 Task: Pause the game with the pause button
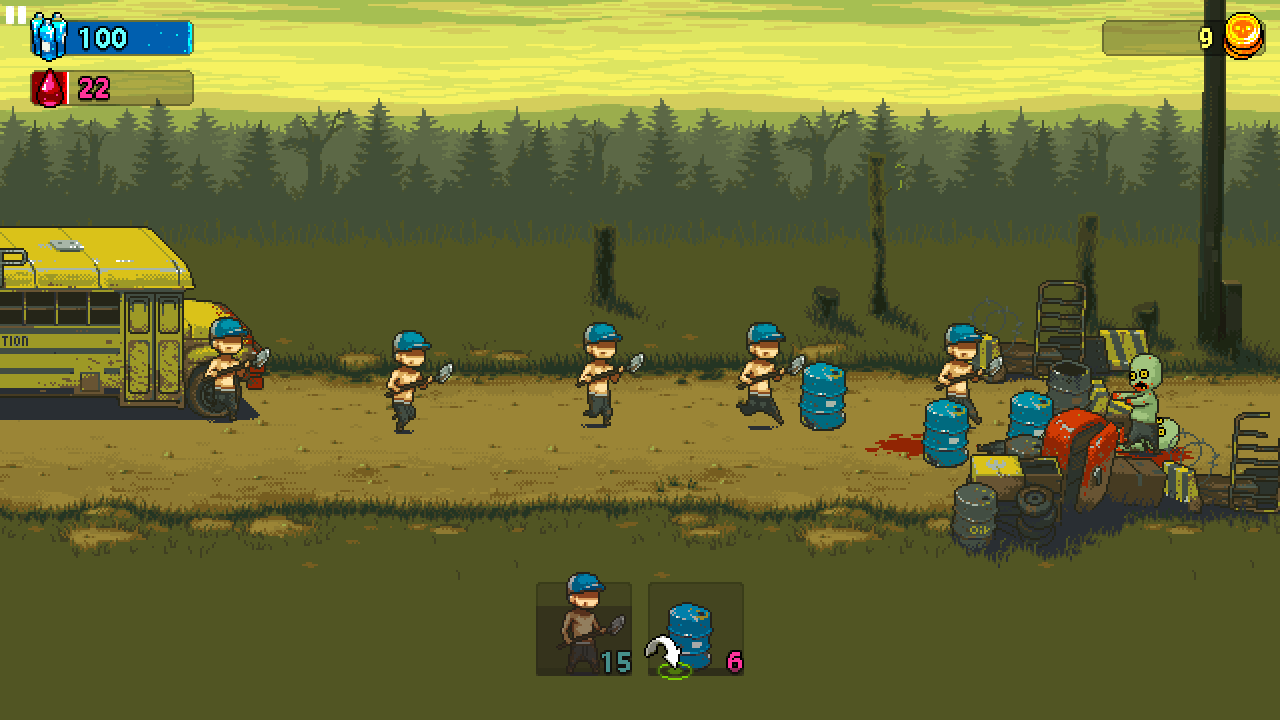(x=16, y=15)
